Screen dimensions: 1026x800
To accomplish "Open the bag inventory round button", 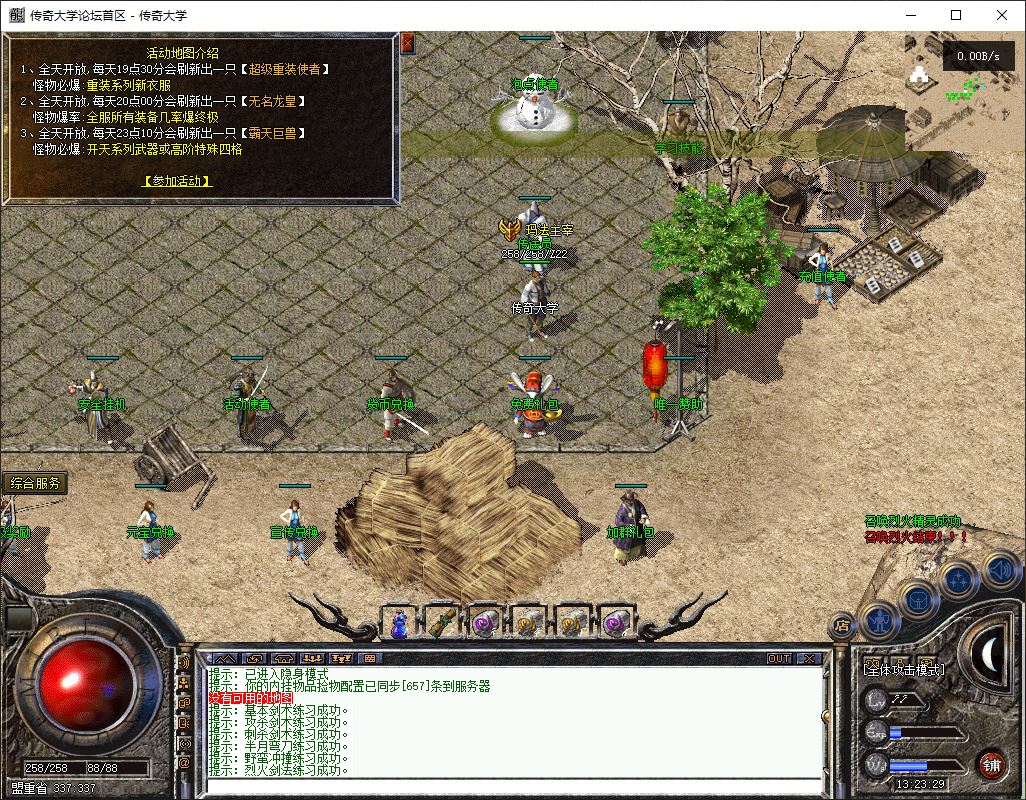I will 918,599.
